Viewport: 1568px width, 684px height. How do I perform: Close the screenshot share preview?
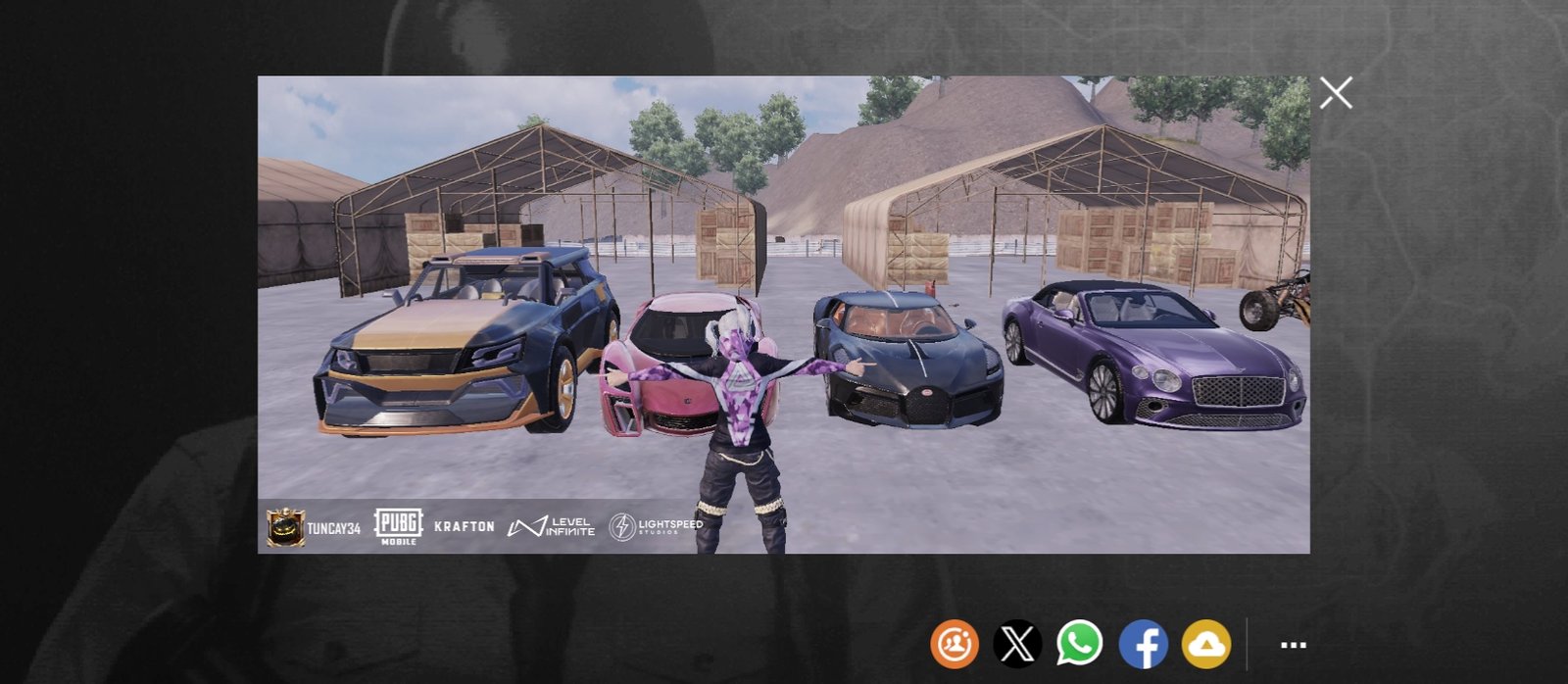pyautogui.click(x=1336, y=93)
